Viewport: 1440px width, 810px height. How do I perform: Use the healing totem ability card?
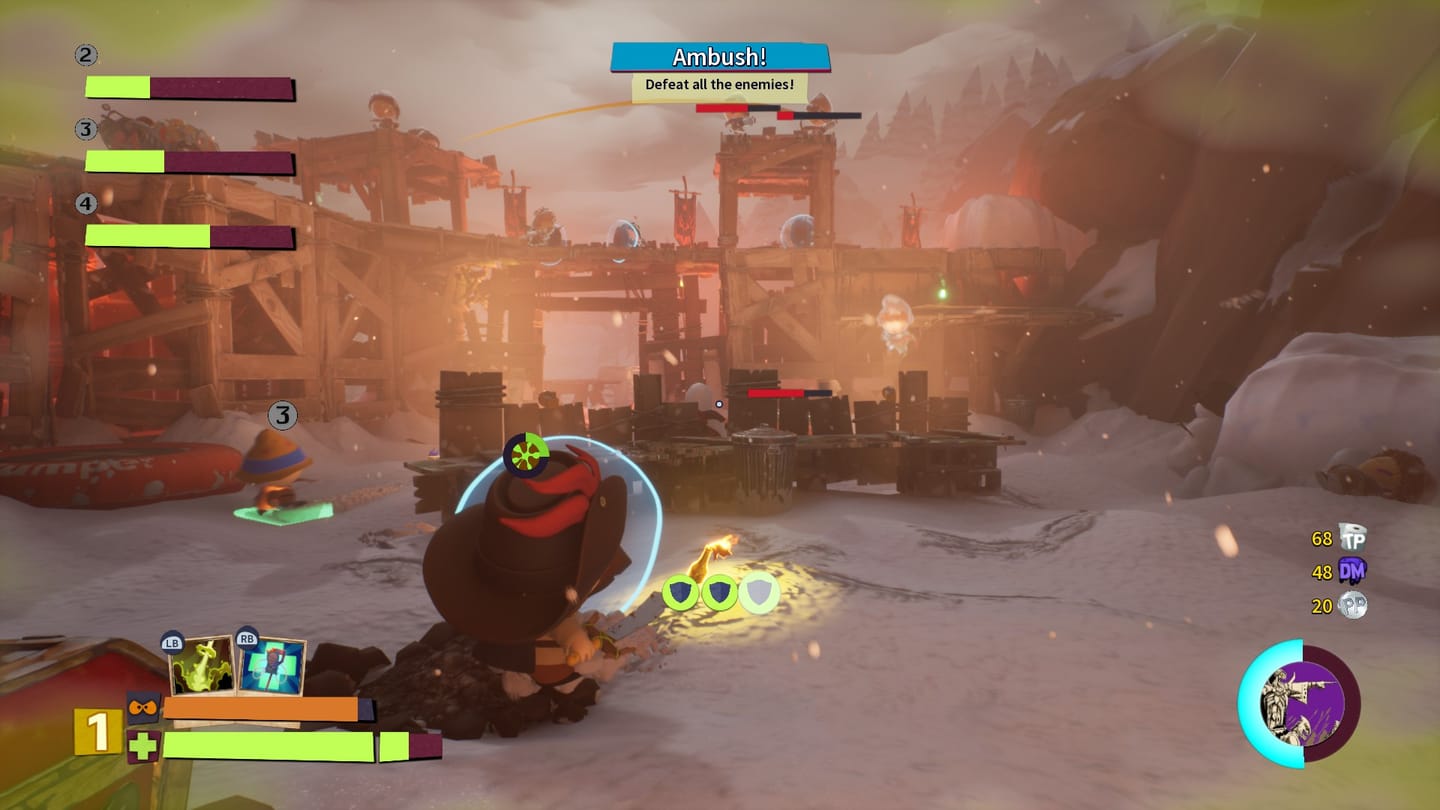tap(271, 667)
